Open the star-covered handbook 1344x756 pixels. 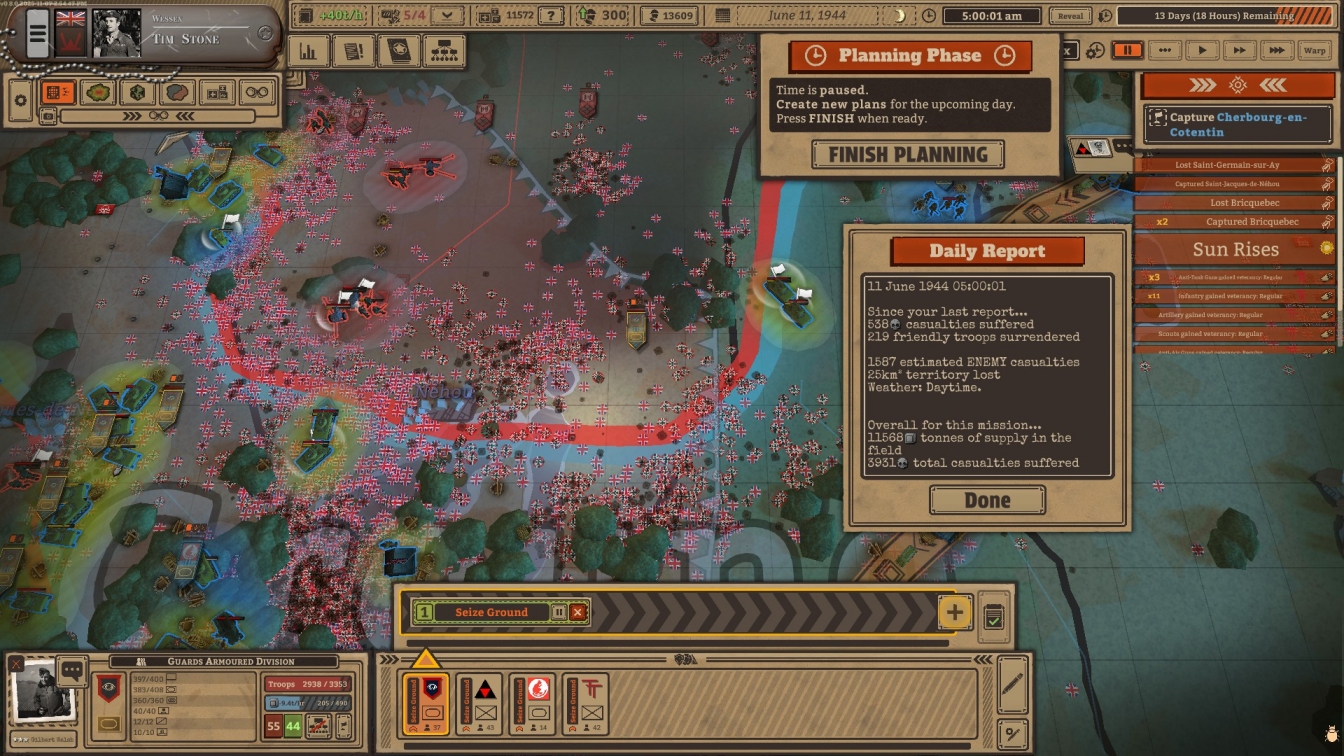coord(399,51)
